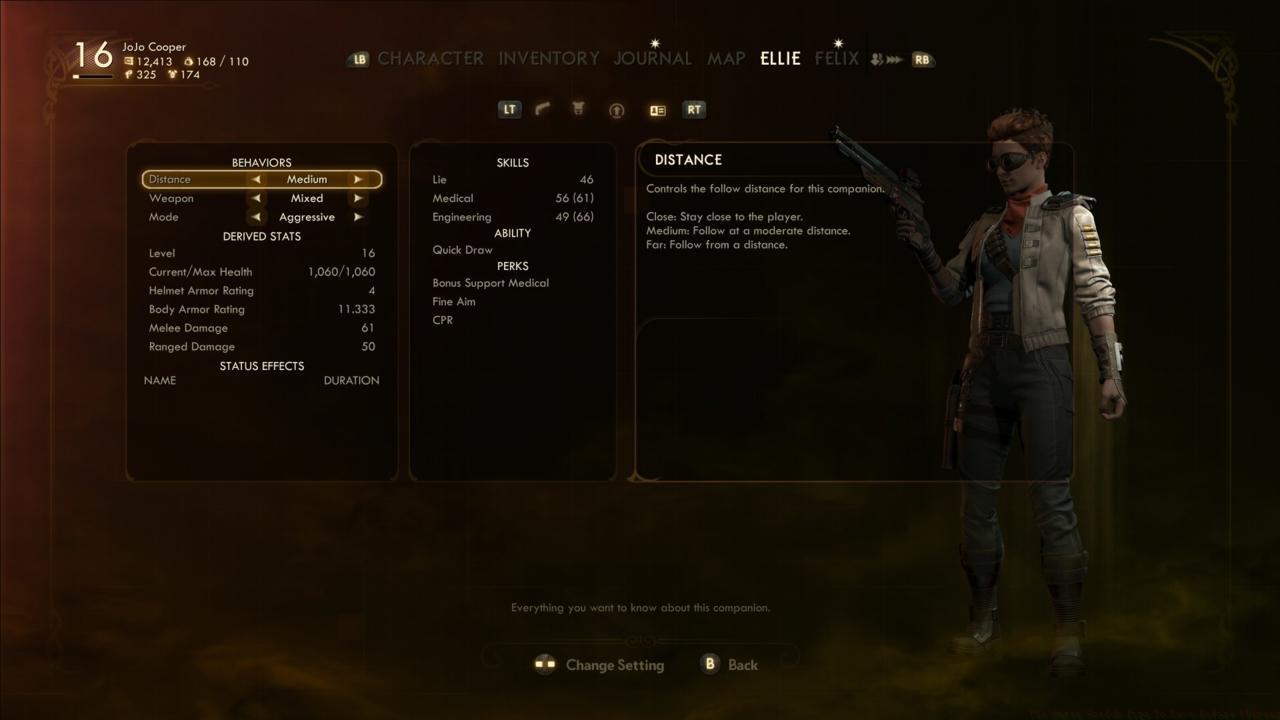Screen dimensions: 1280x720
Task: Switch to the FELIX tab
Action: coord(836,58)
